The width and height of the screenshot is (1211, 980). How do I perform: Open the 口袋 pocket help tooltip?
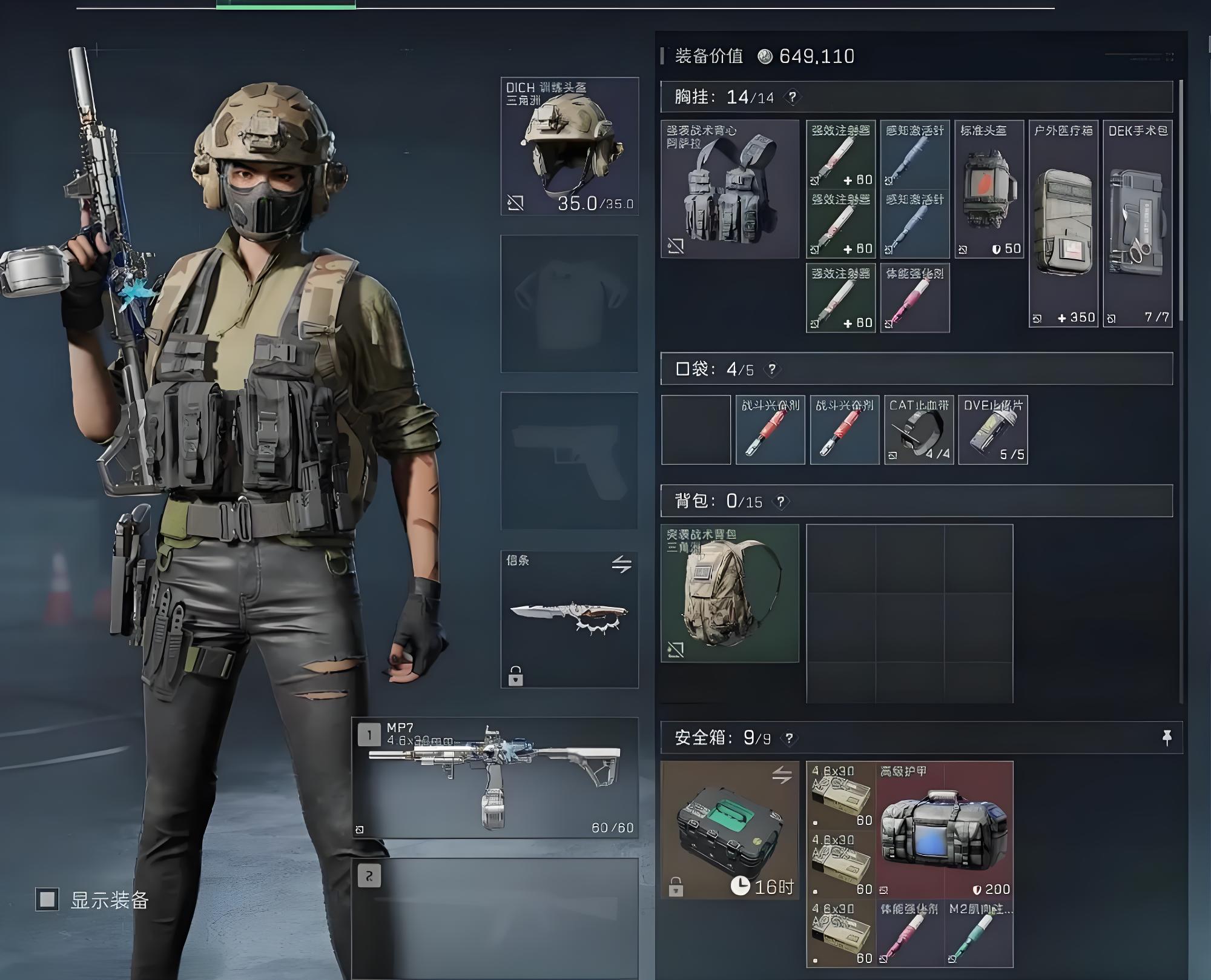772,369
